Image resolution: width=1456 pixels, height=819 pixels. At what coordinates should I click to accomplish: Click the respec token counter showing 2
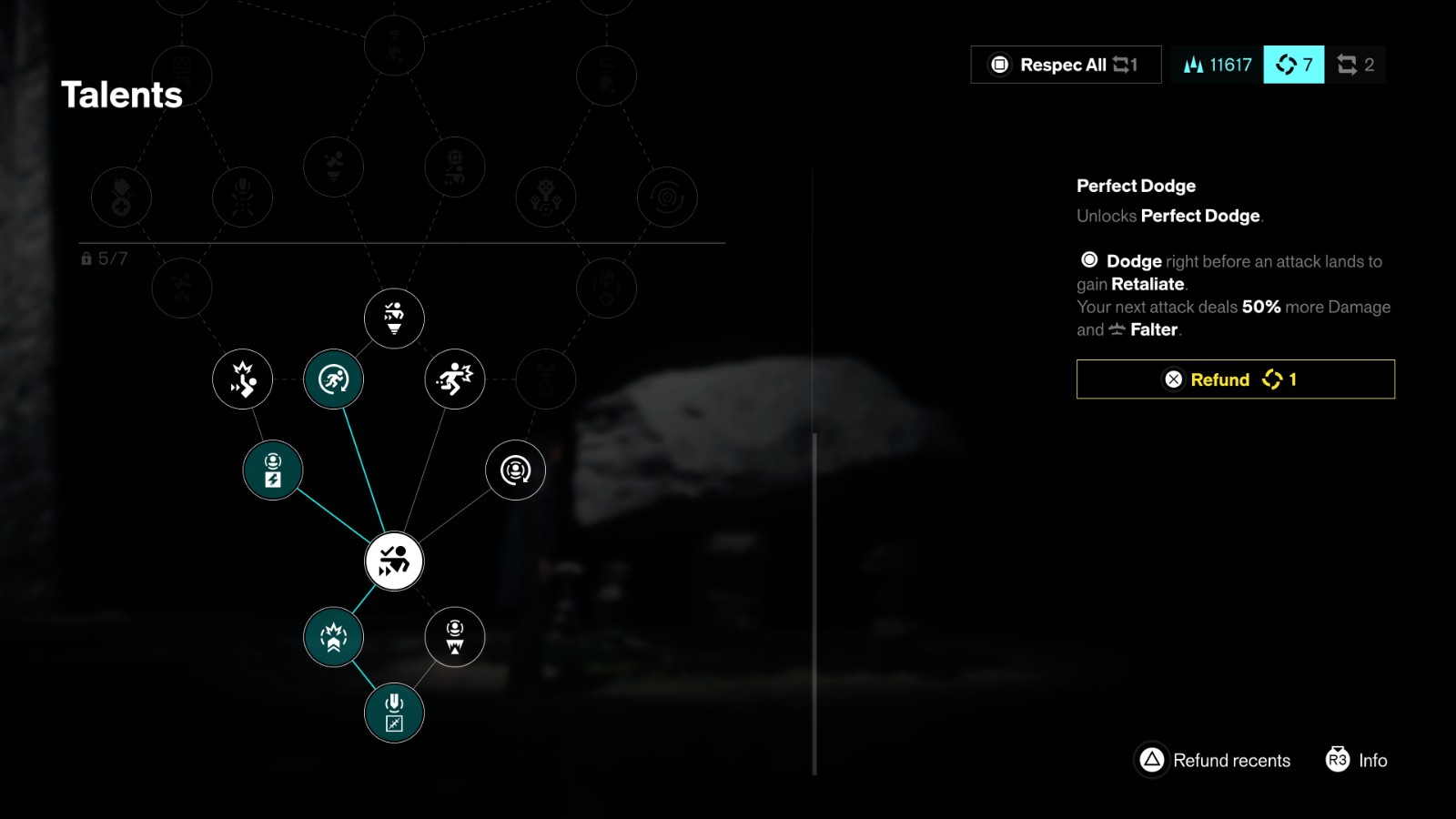1355,64
